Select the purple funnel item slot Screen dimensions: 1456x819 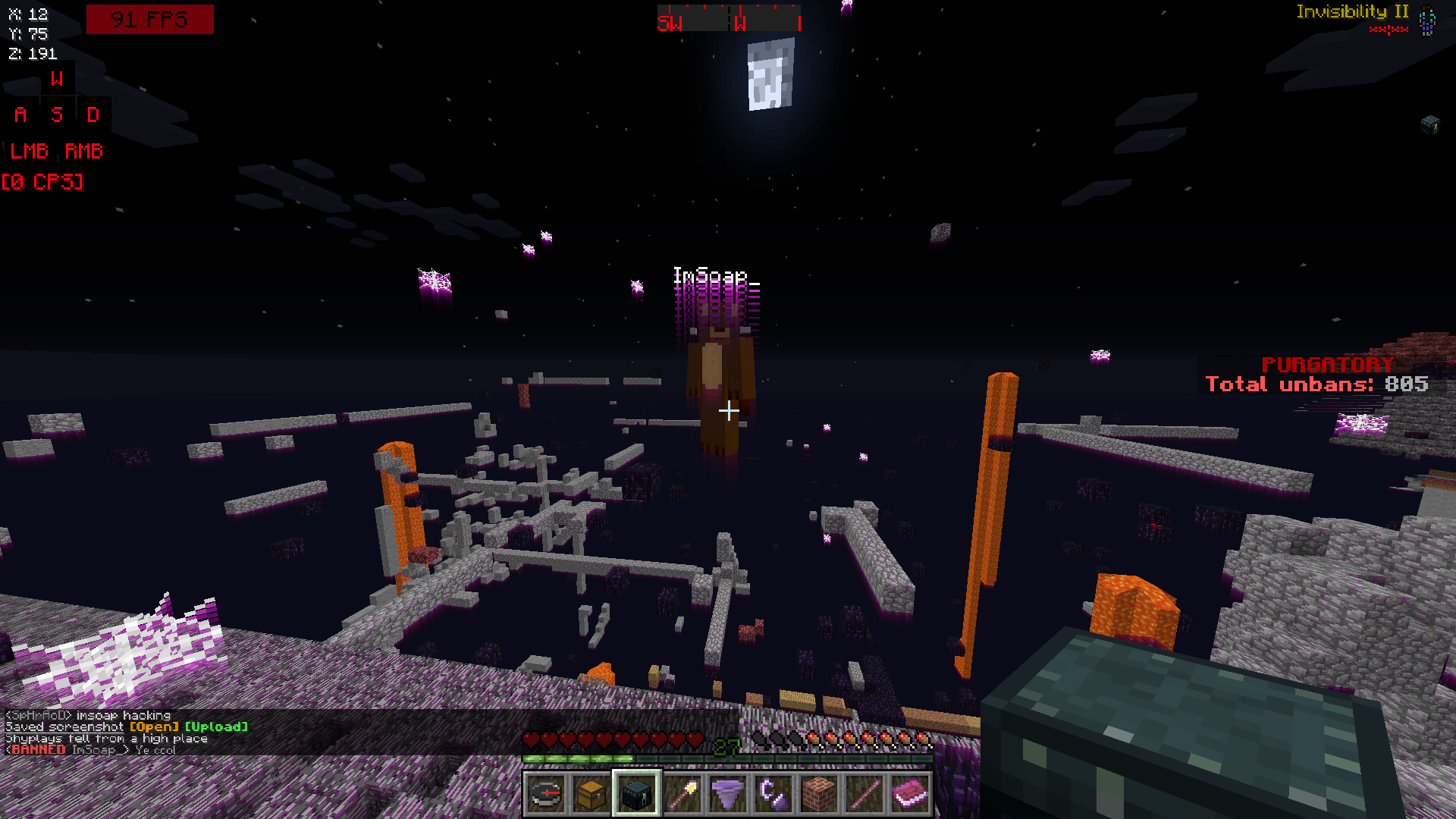(728, 794)
